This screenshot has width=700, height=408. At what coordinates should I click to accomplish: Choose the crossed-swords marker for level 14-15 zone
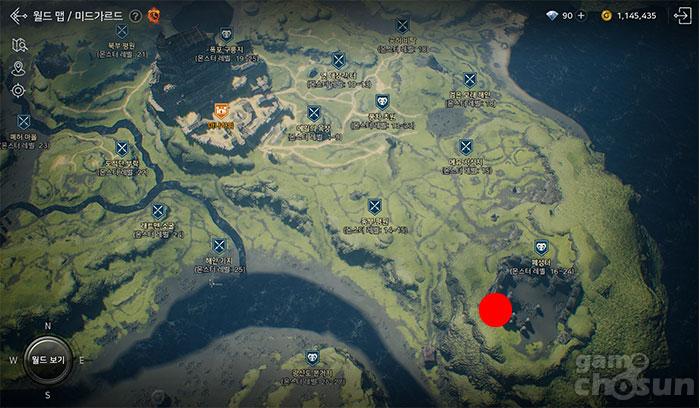tap(375, 207)
